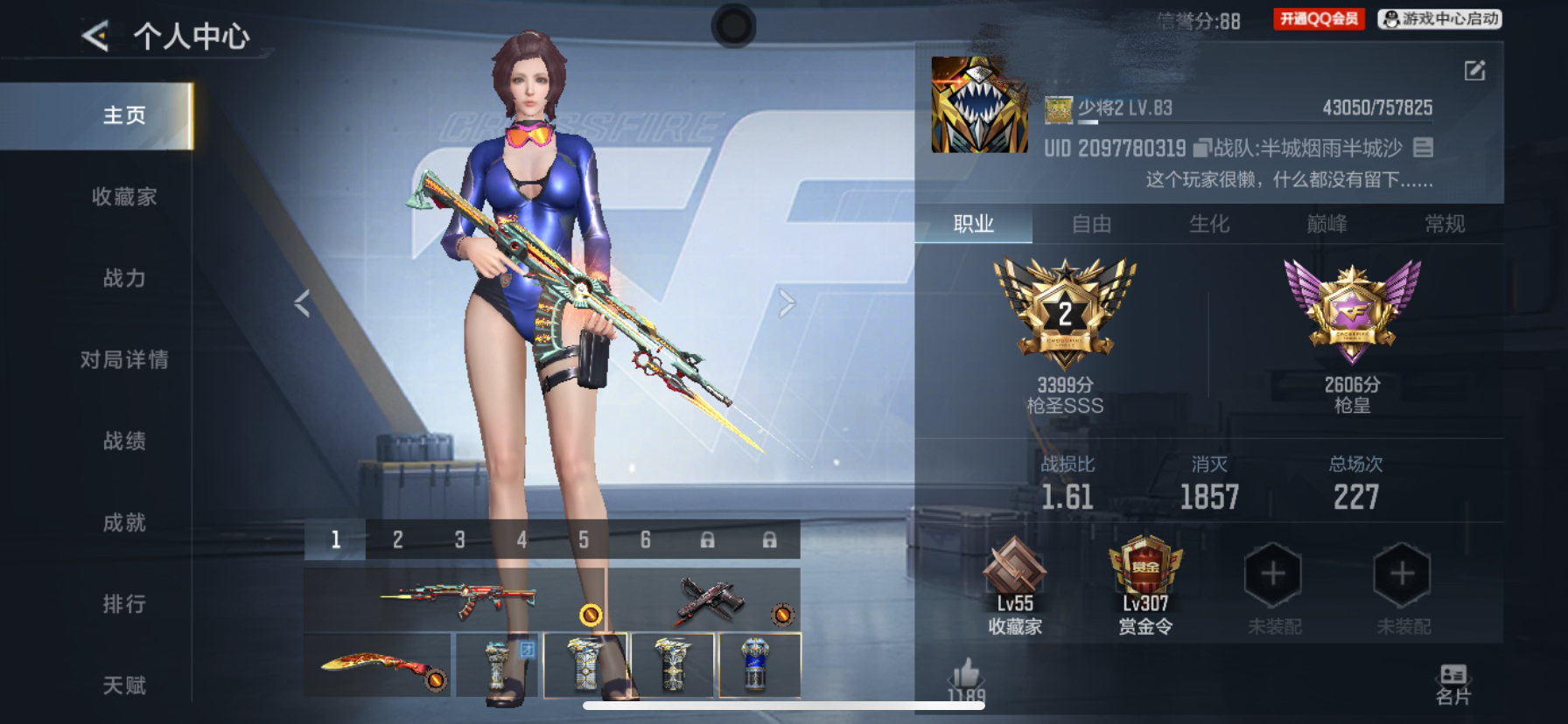Click the edit profile pencil icon
This screenshot has height=724, width=1568.
(x=1474, y=71)
